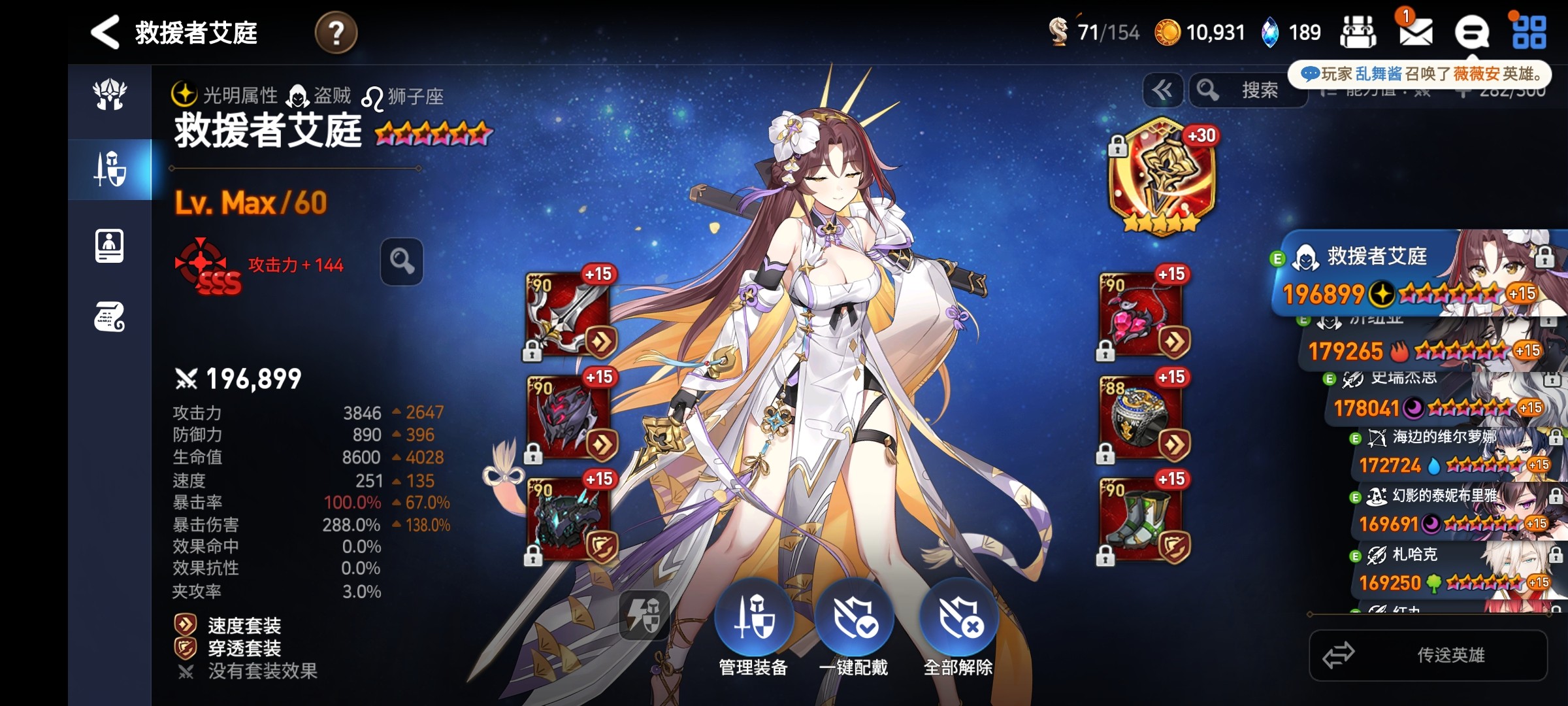This screenshot has width=1568, height=706.
Task: Open the question mark help button
Action: click(x=336, y=33)
